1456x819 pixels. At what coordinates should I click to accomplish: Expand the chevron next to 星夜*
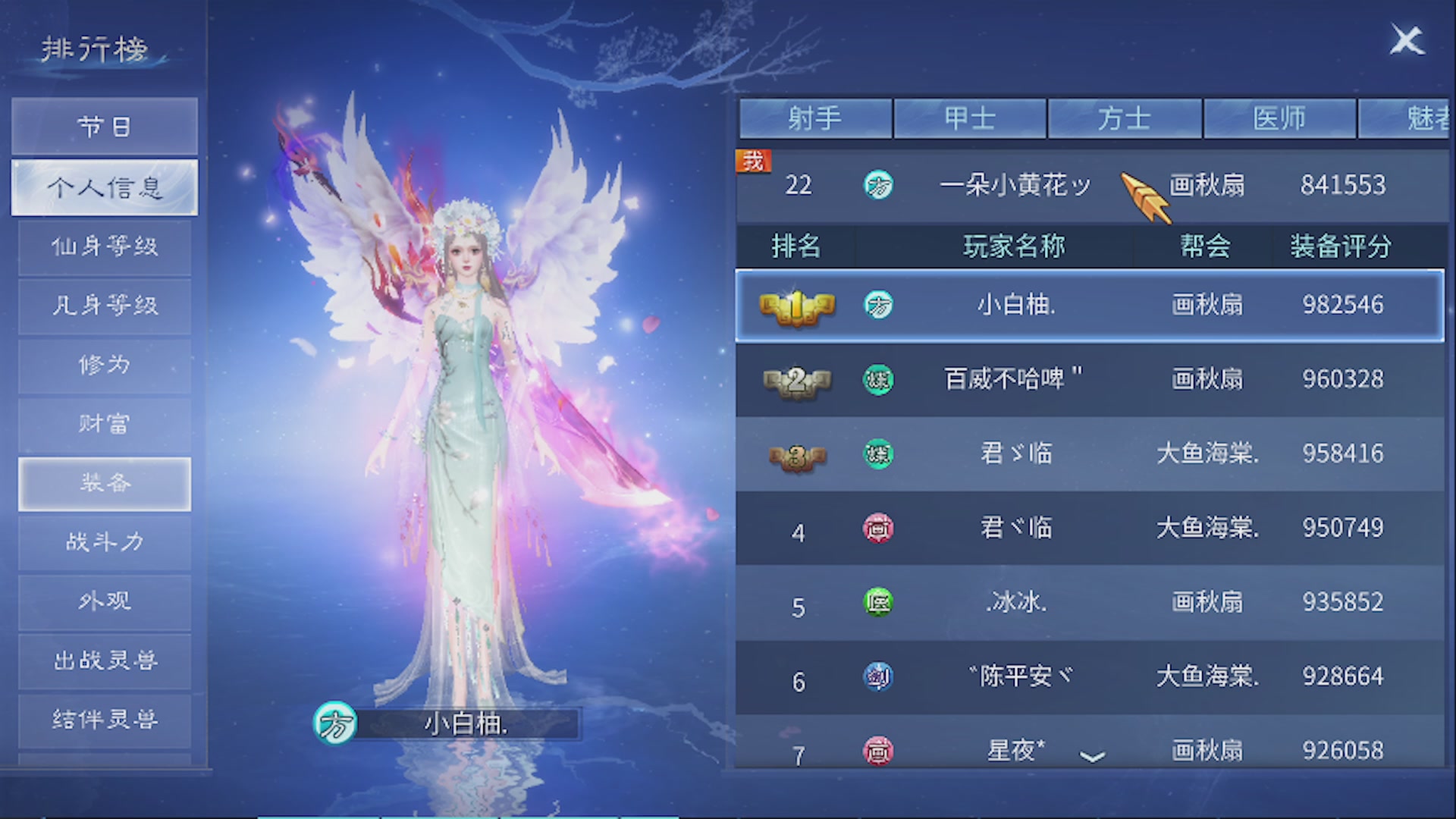[x=1094, y=756]
